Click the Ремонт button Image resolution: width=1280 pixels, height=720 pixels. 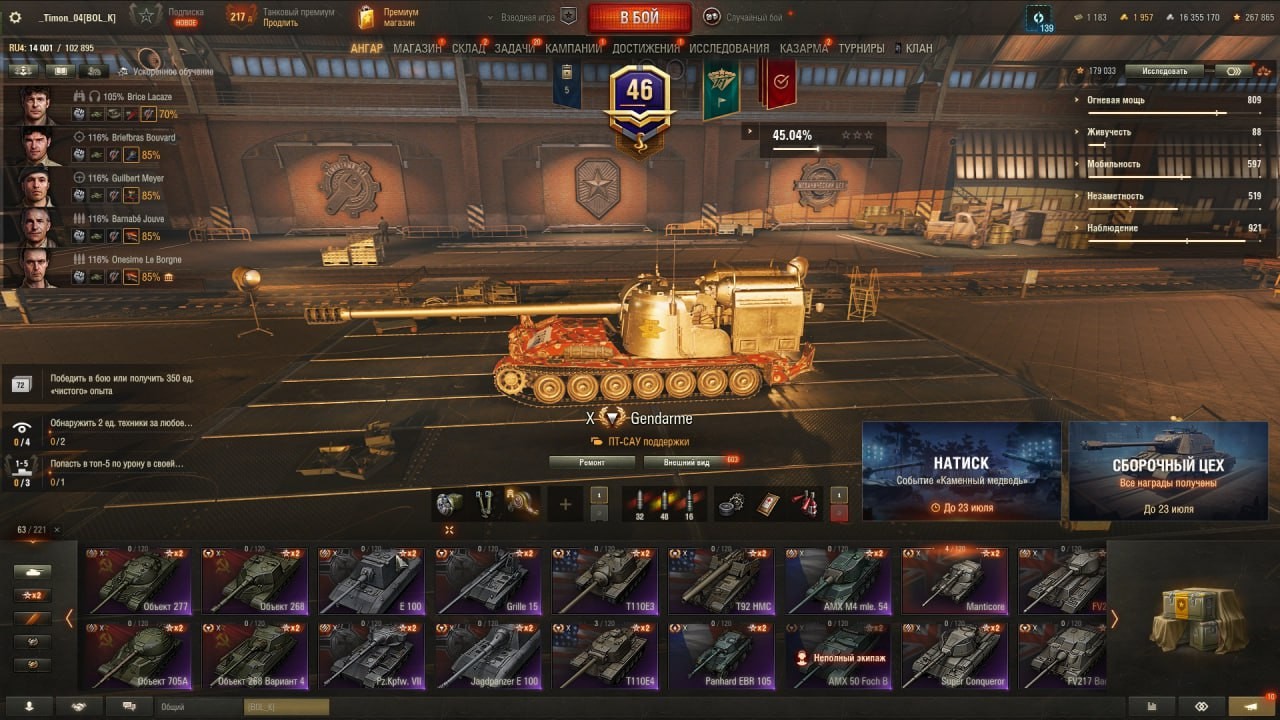pyautogui.click(x=592, y=463)
